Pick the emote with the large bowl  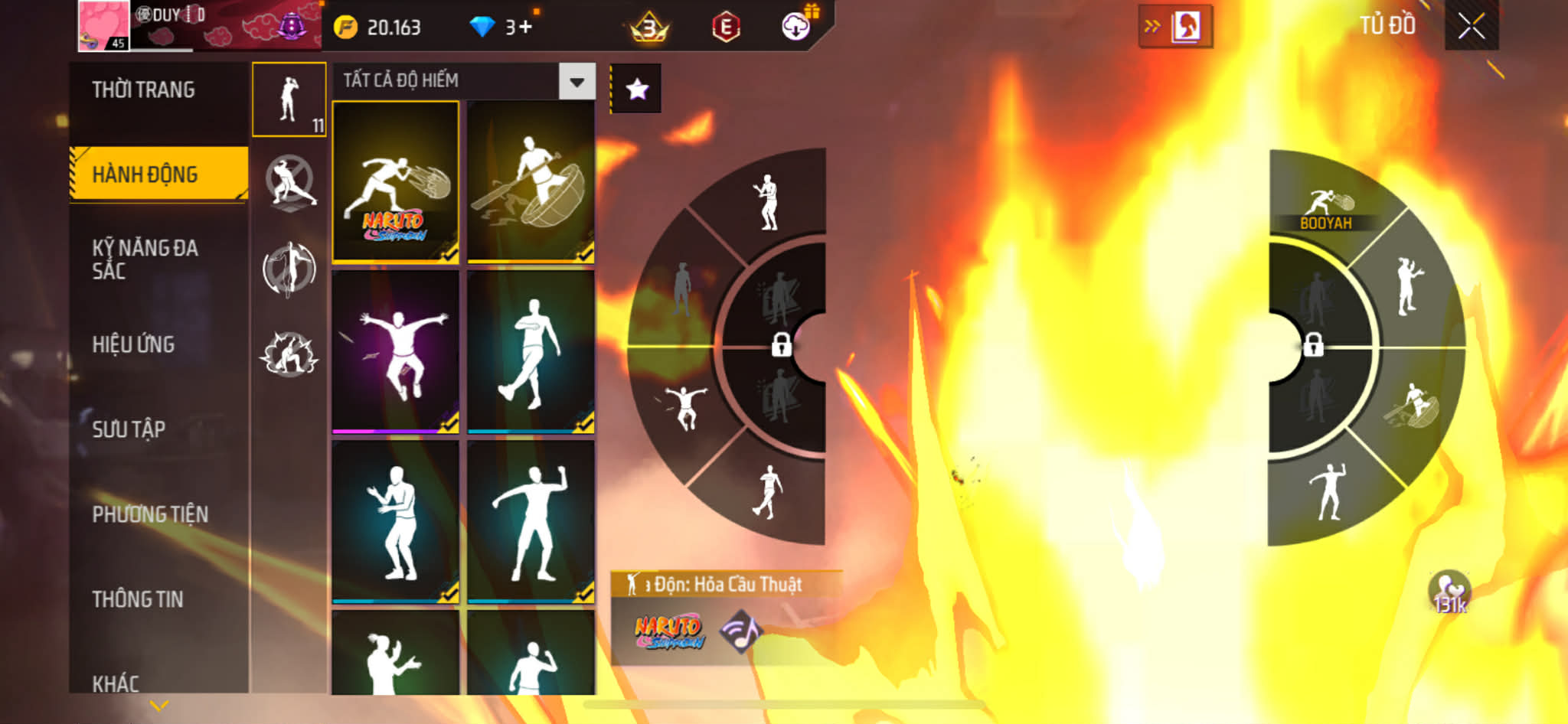tap(531, 182)
